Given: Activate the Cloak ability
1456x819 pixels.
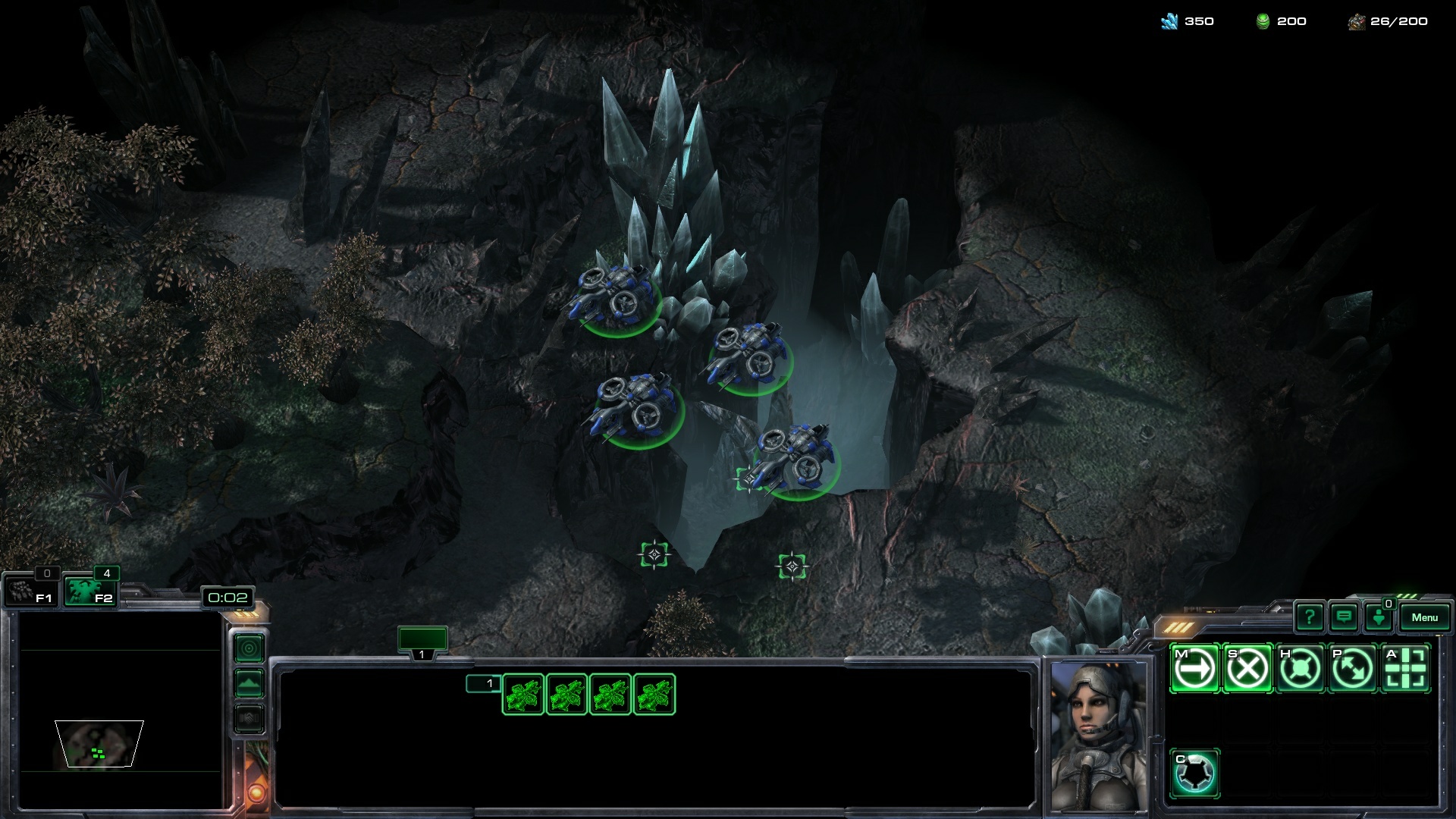Looking at the screenshot, I should pos(1194,773).
